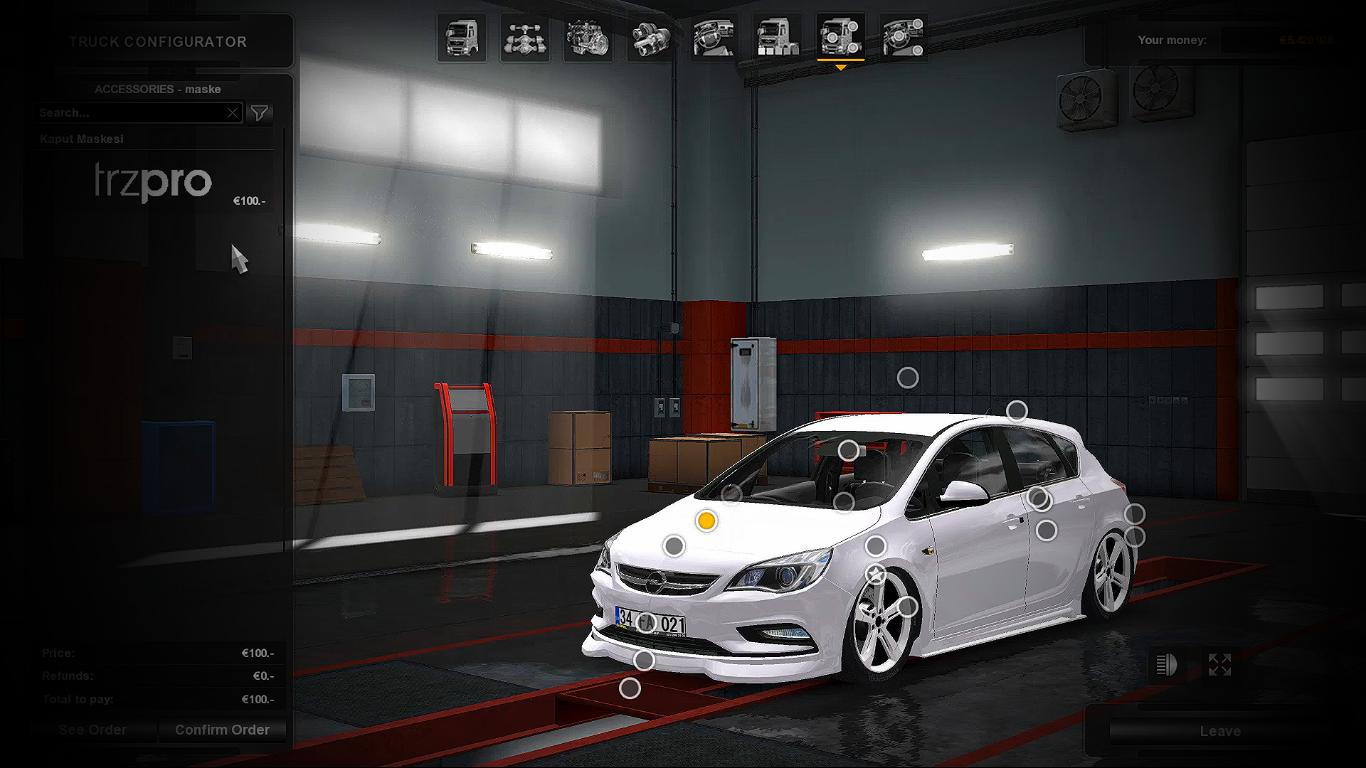Open the accessory filter funnel
This screenshot has width=1366, height=768.
point(259,113)
